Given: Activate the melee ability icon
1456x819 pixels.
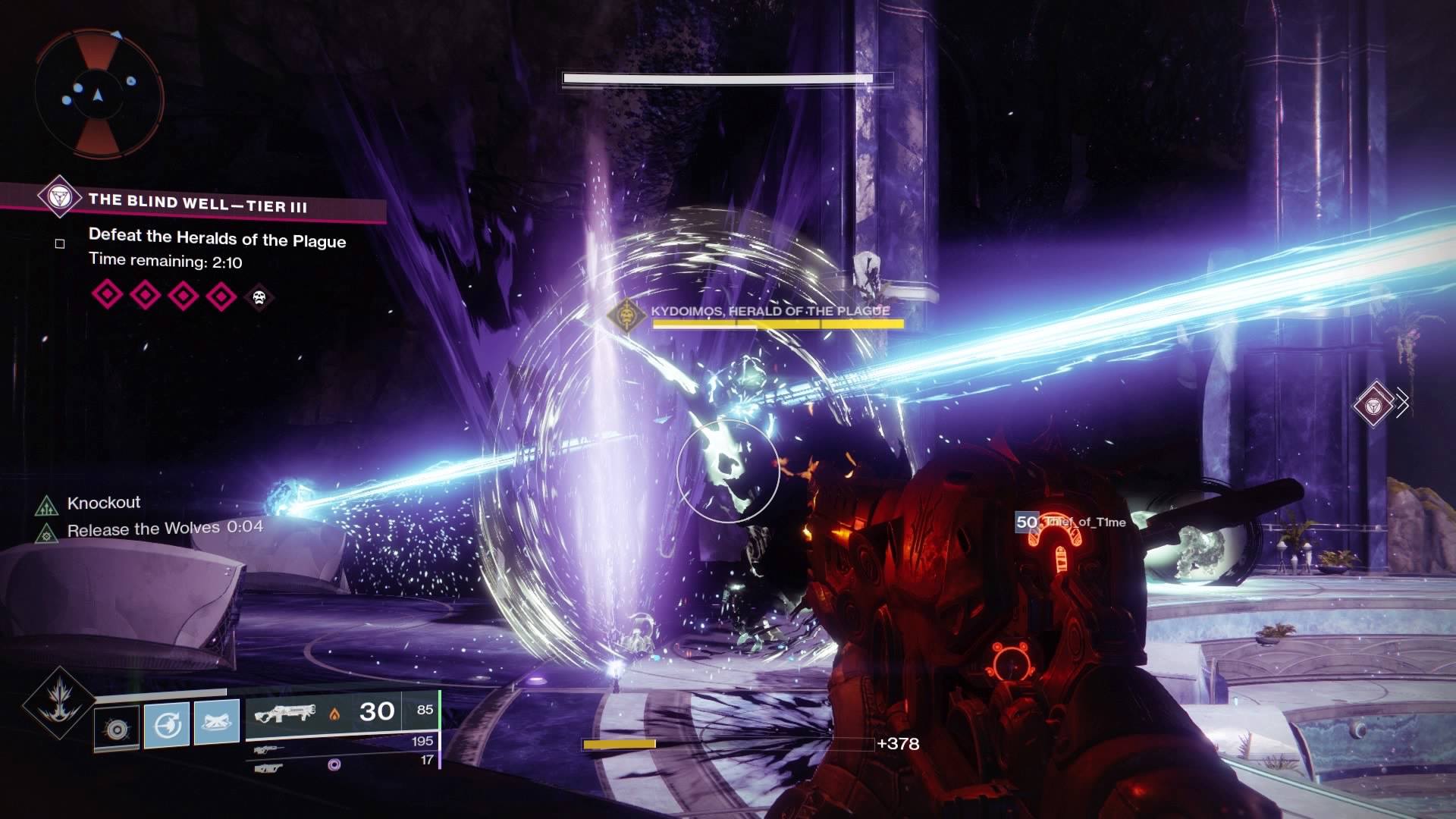Looking at the screenshot, I should pyautogui.click(x=166, y=724).
